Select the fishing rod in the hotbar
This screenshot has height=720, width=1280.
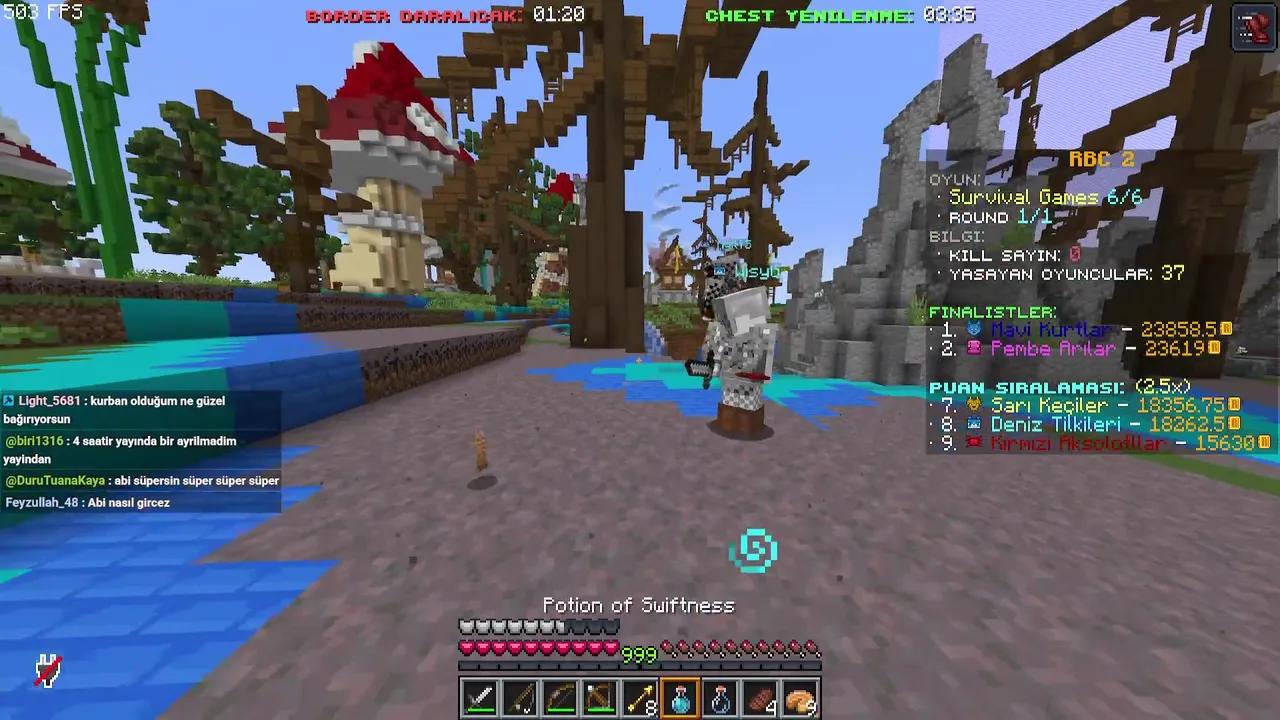[x=520, y=697]
